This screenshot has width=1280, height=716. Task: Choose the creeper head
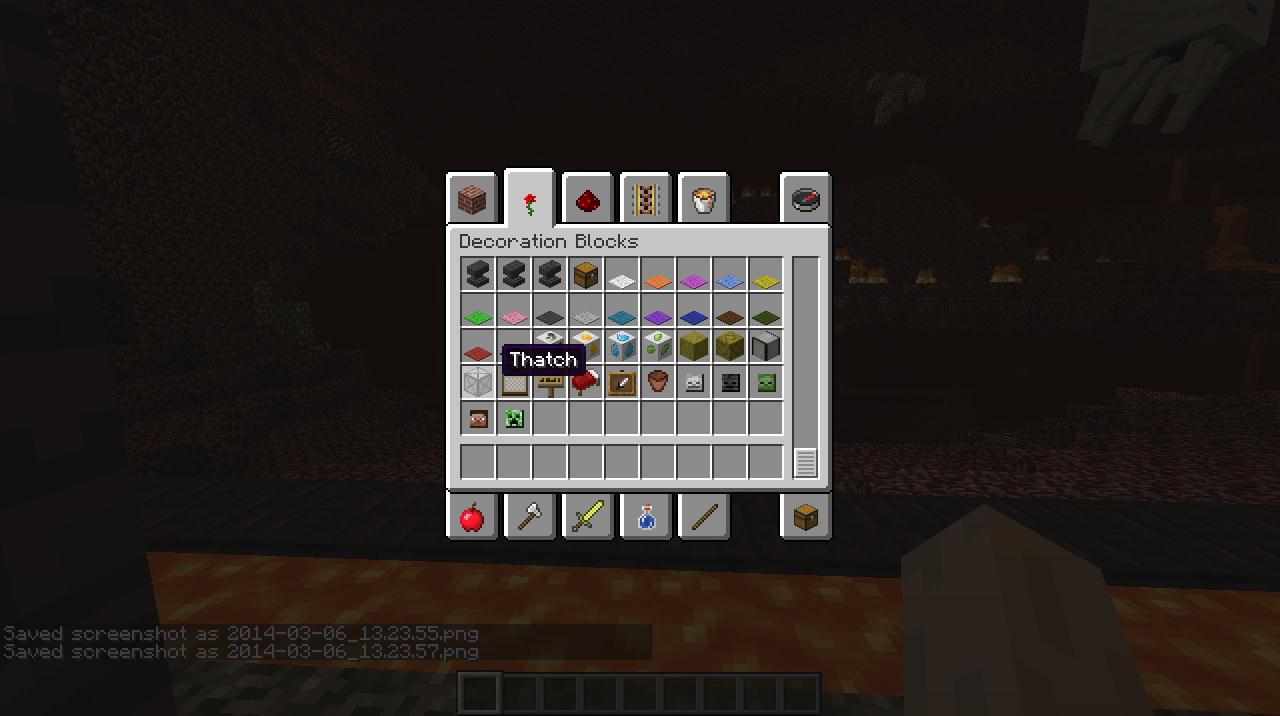coord(514,419)
